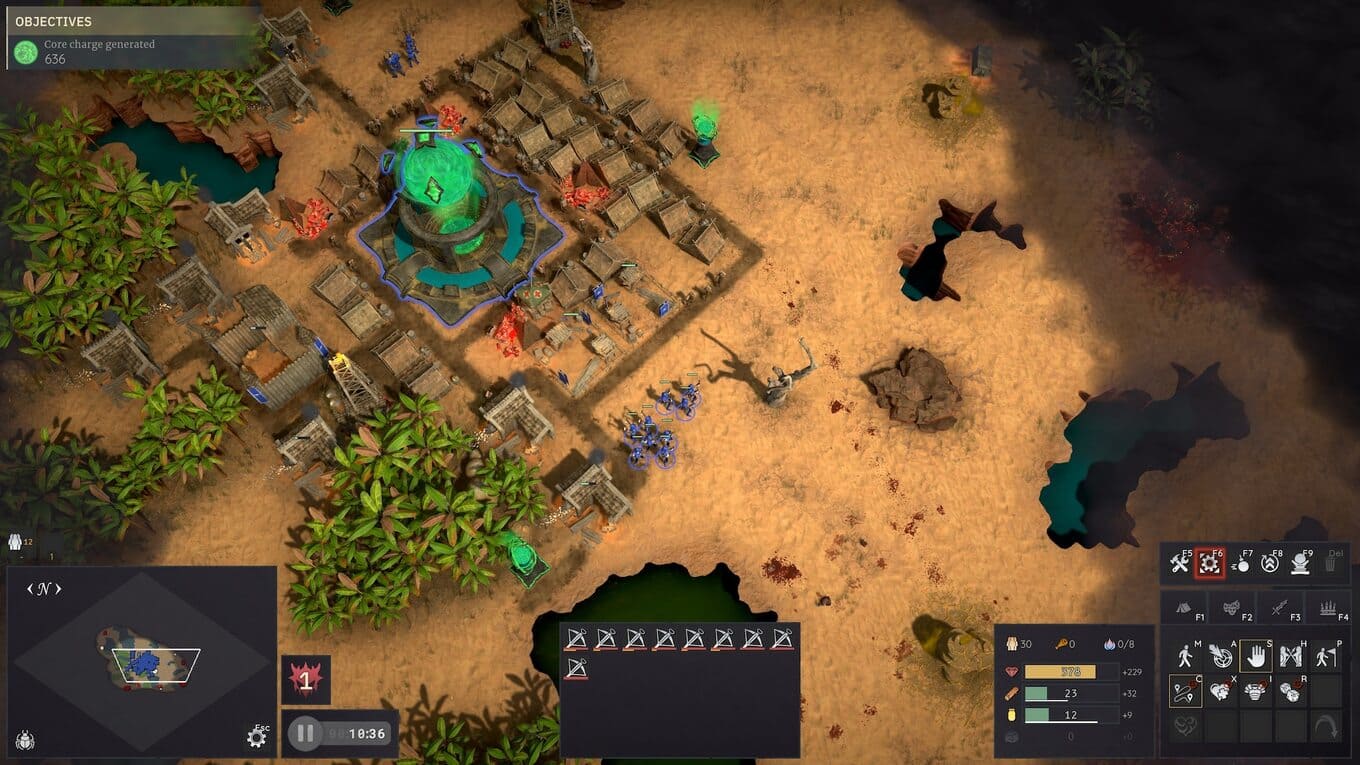Select the tent building category tab
This screenshot has height=765, width=1360.
1183,607
